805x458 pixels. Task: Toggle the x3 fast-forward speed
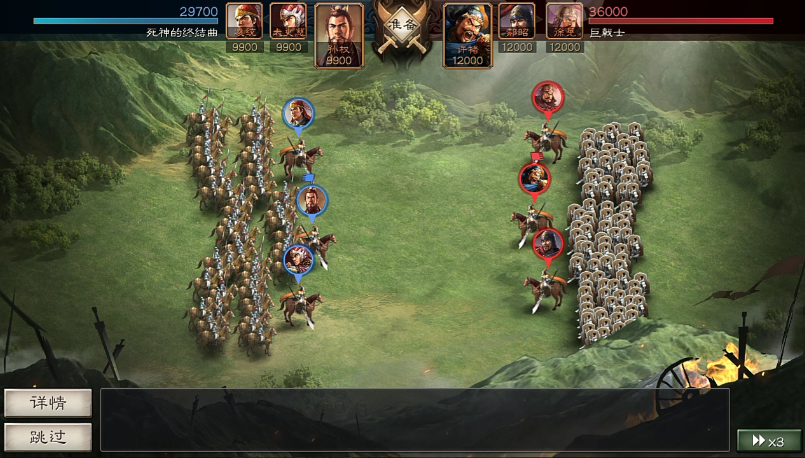click(x=768, y=441)
